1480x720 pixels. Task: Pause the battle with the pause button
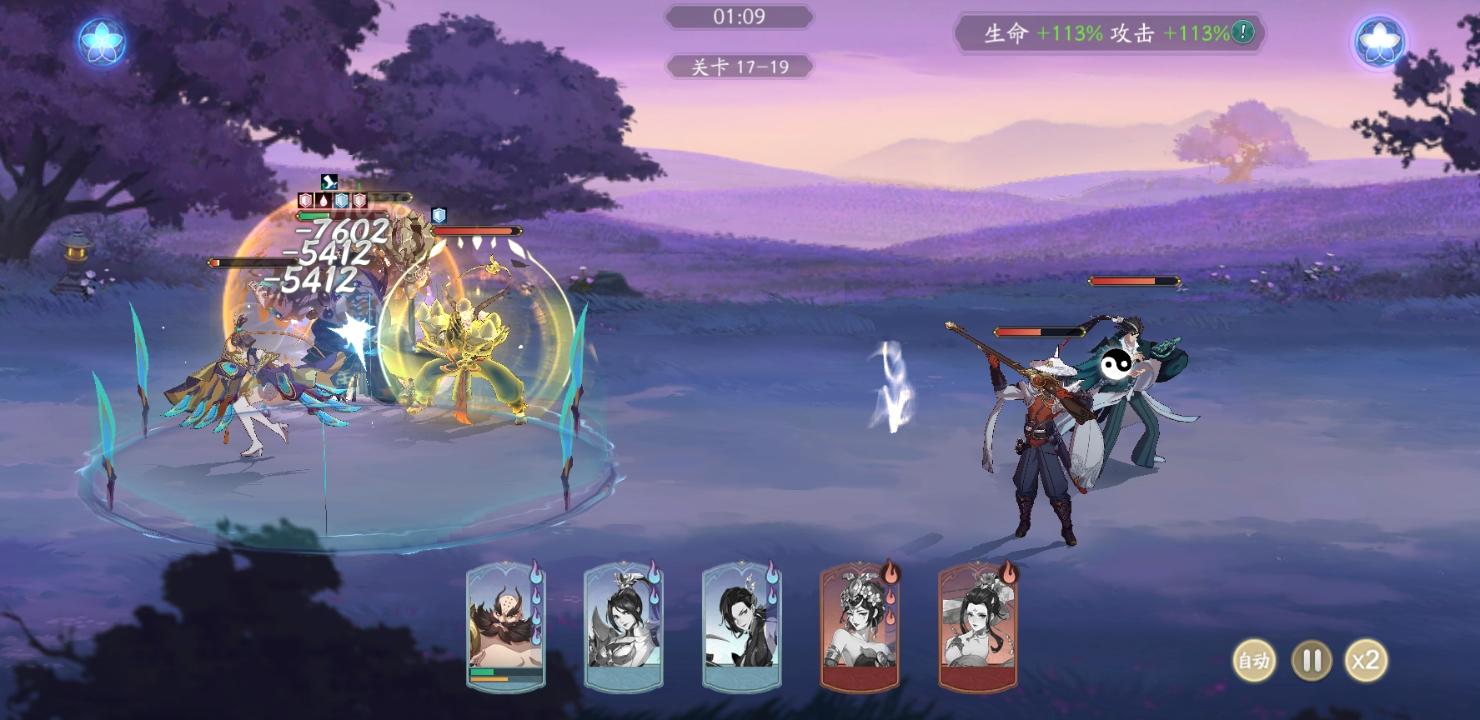(1313, 662)
